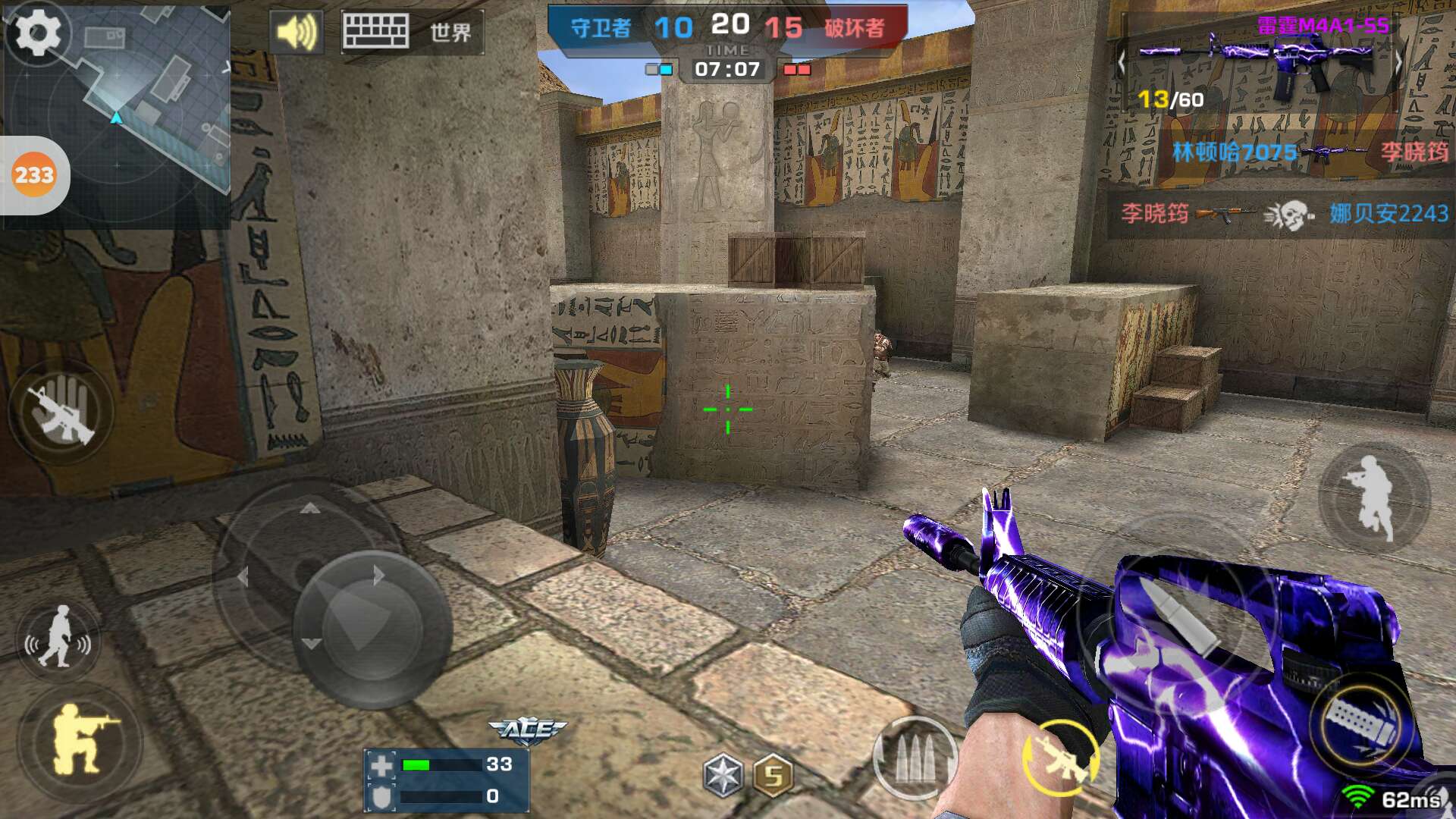Select the 雷霆M4A1-SS weapon display
The width and height of the screenshot is (1456, 819).
[1259, 64]
